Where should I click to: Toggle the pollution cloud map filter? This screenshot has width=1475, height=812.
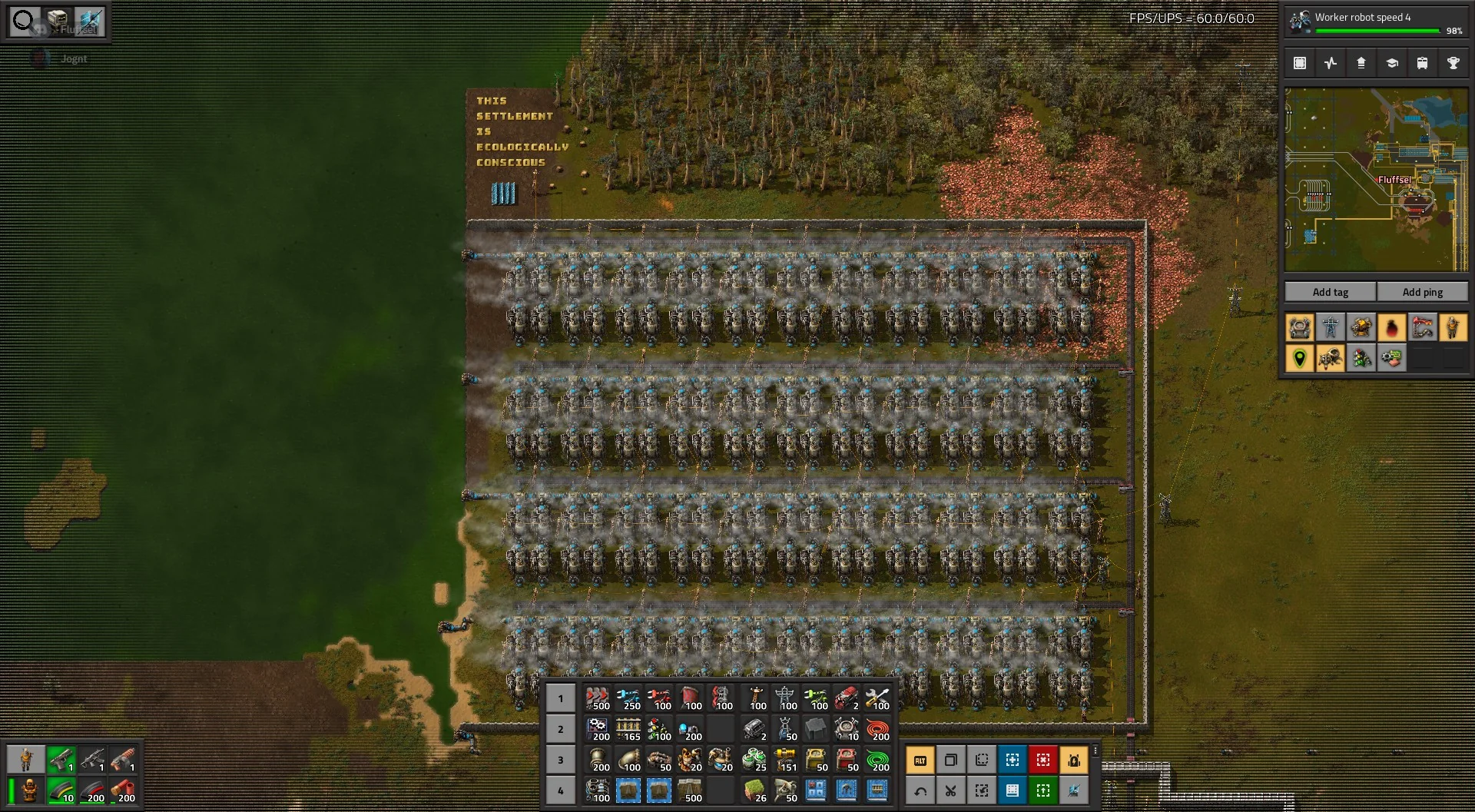point(1391,328)
